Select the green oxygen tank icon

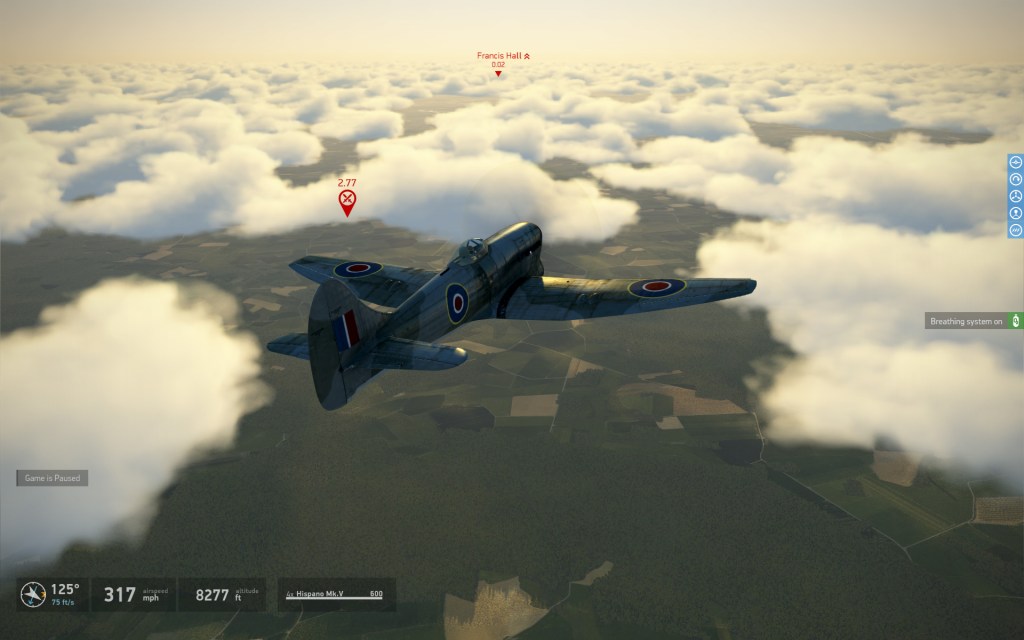pyautogui.click(x=1015, y=321)
